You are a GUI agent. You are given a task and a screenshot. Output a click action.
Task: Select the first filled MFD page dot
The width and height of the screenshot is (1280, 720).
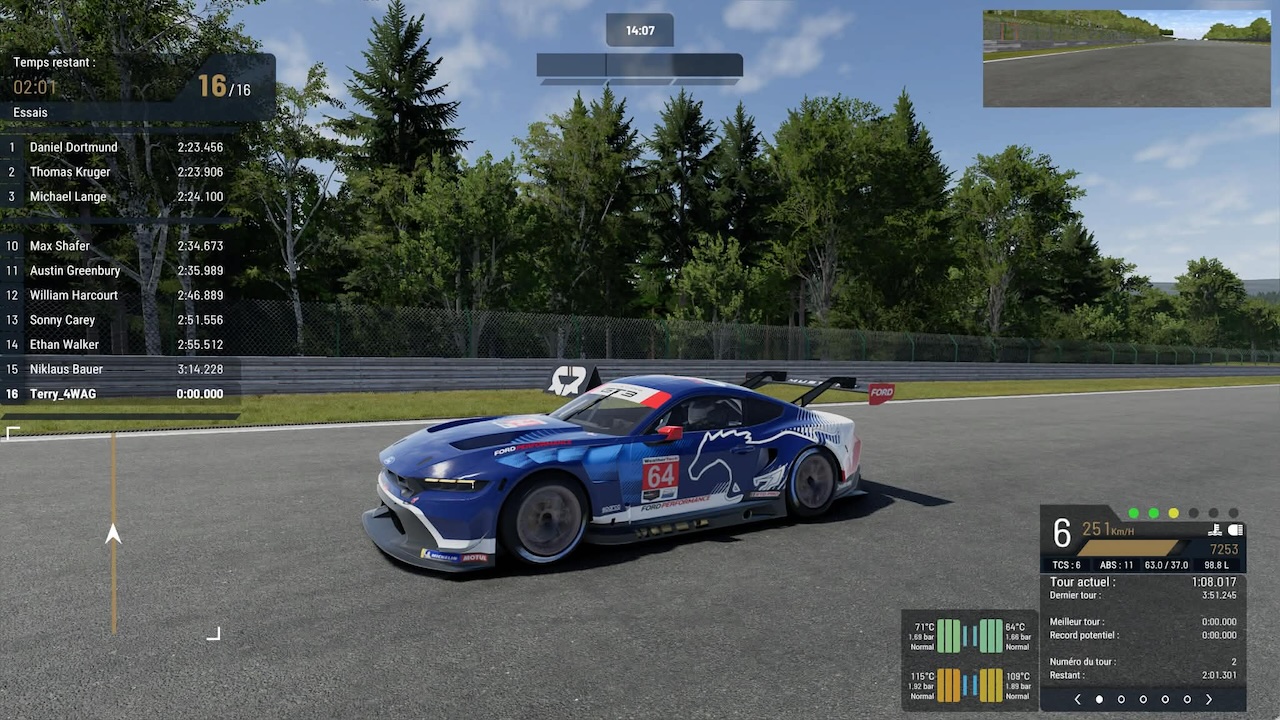(x=1099, y=700)
